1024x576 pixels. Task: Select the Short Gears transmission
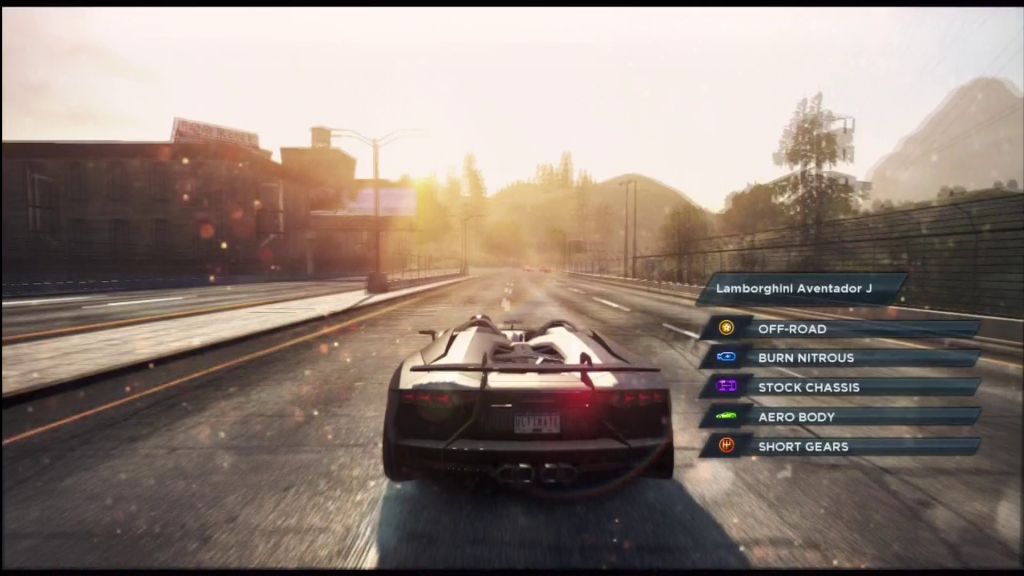(840, 446)
